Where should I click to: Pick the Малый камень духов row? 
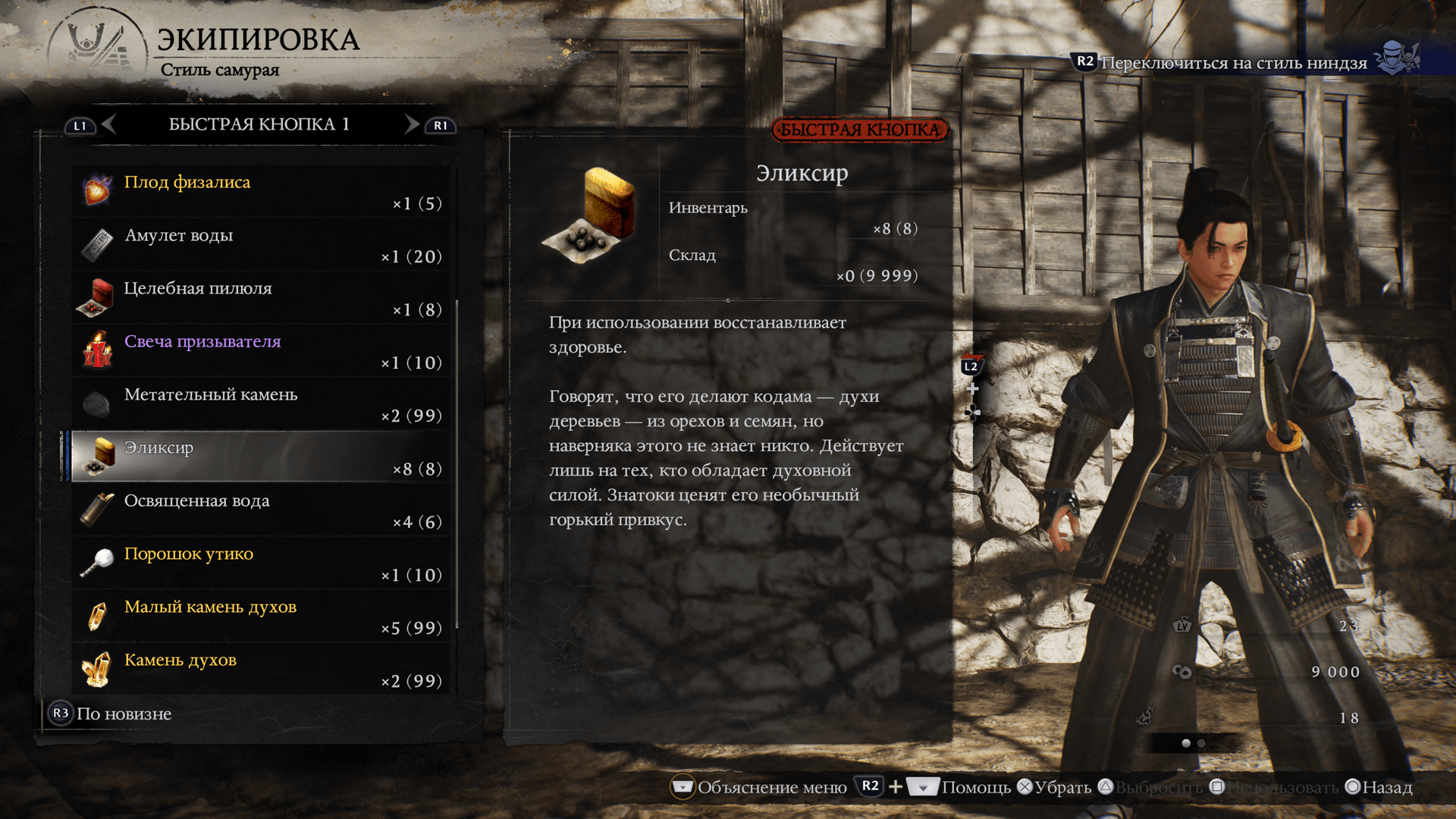click(260, 617)
